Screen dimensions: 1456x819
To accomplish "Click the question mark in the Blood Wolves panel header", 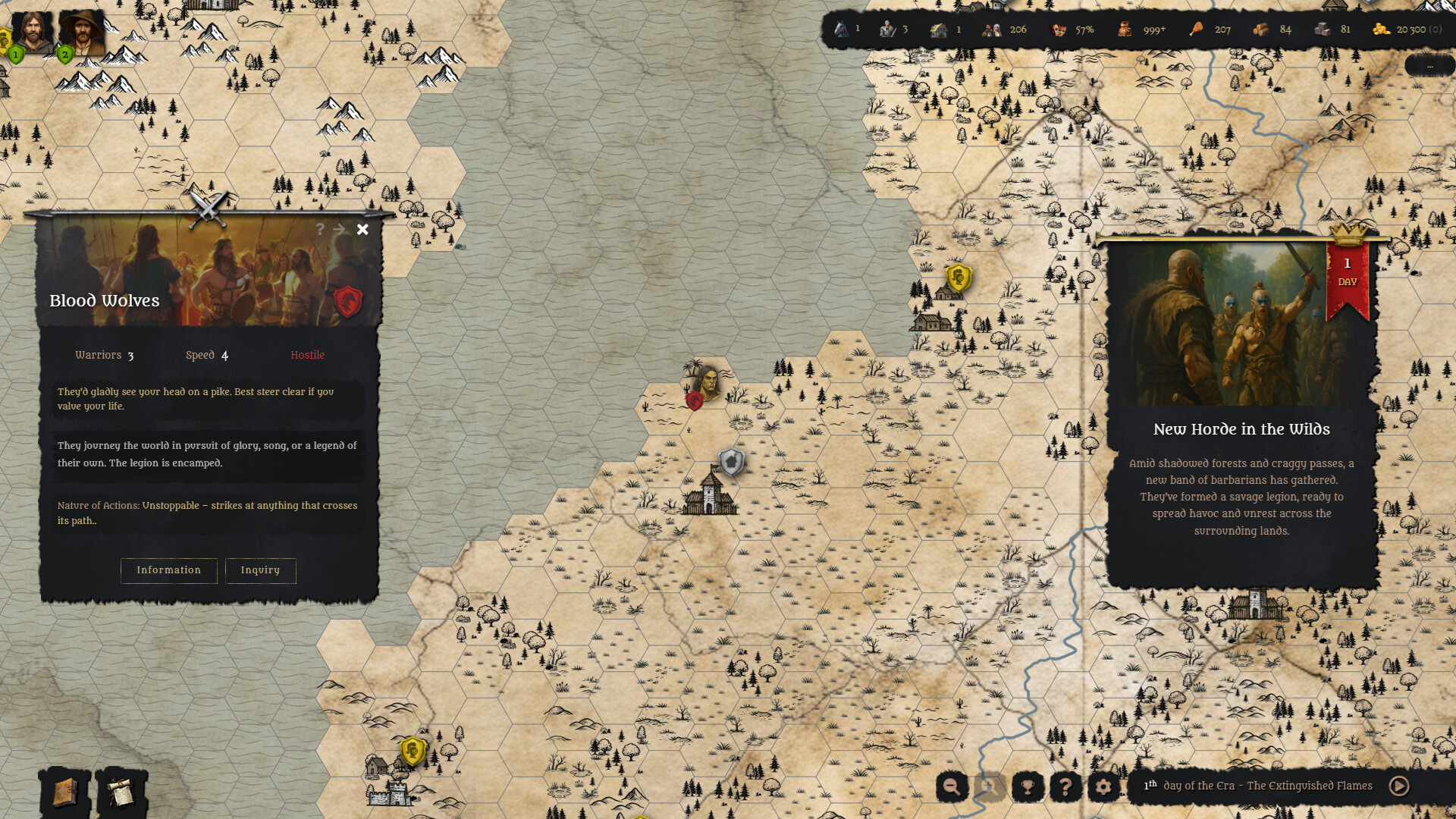I will pos(320,229).
